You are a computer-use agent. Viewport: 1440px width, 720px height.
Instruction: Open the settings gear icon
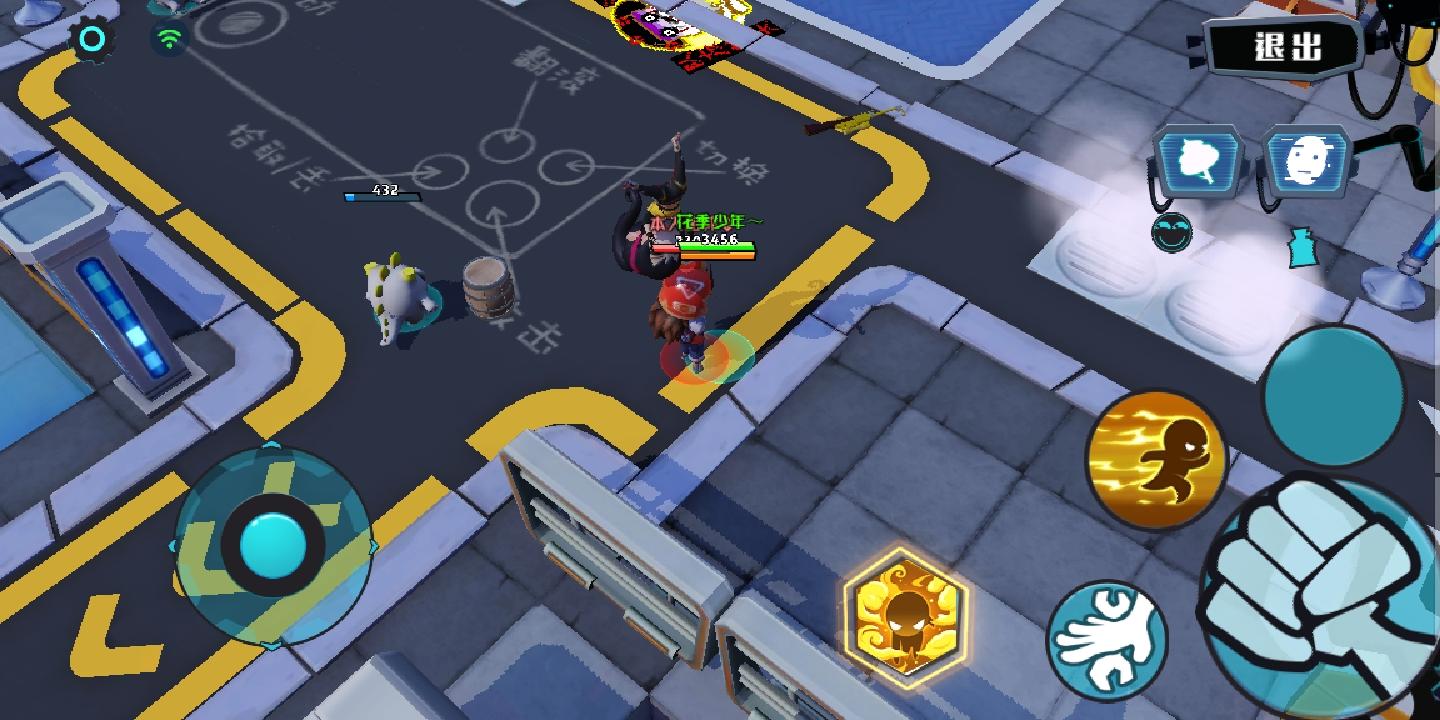pyautogui.click(x=91, y=36)
